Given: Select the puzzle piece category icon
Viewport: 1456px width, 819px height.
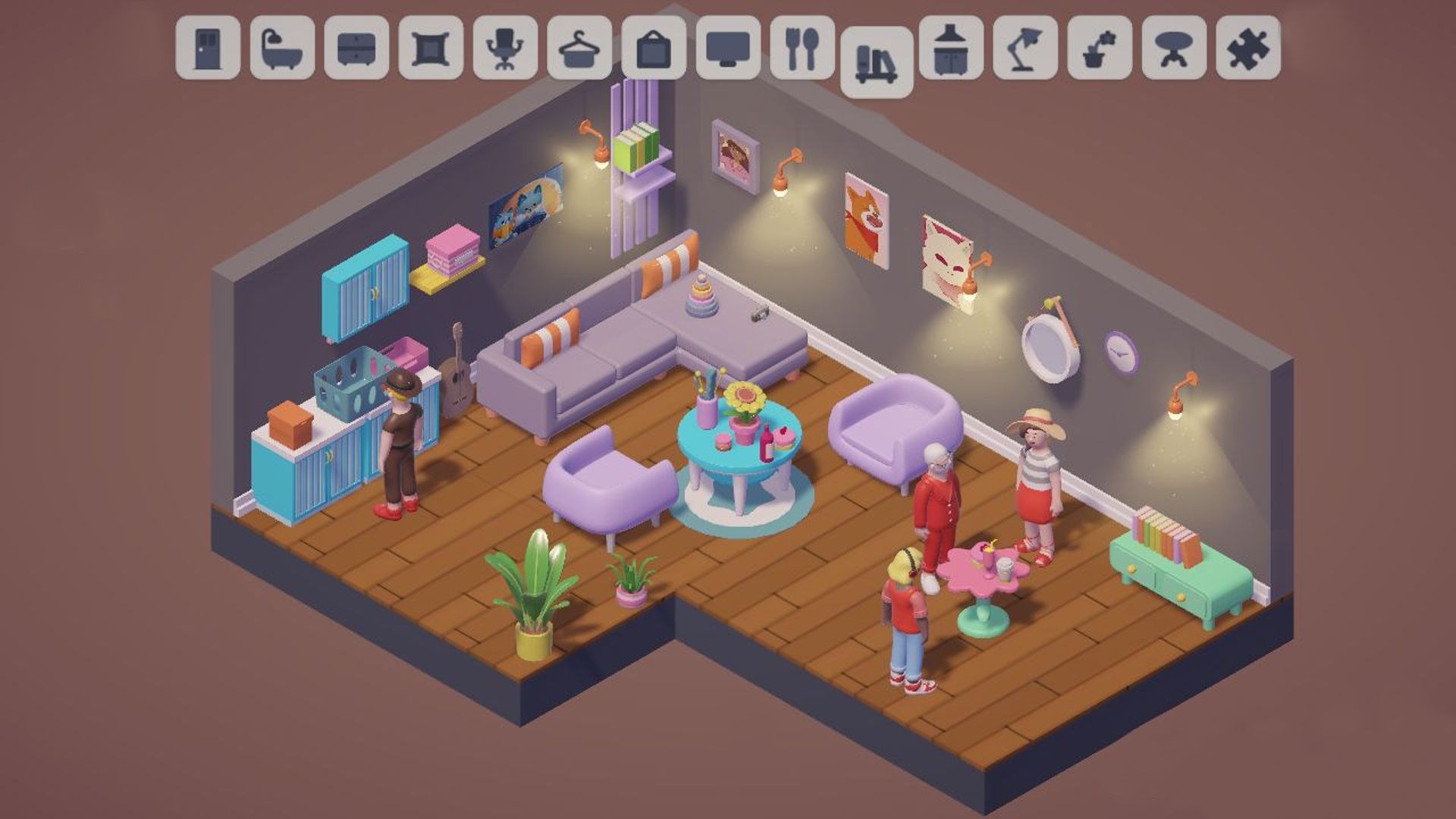Looking at the screenshot, I should (1245, 49).
